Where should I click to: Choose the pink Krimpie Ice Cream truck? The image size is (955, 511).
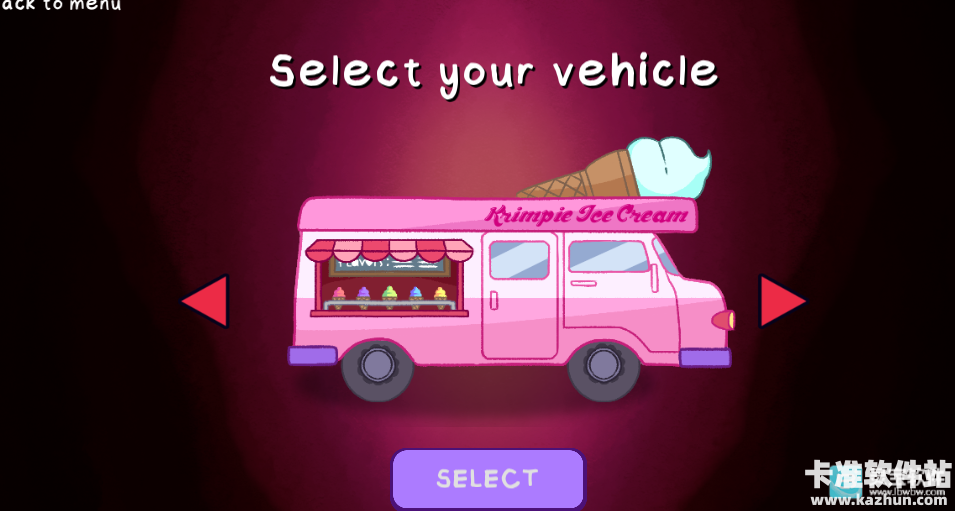pos(510,290)
